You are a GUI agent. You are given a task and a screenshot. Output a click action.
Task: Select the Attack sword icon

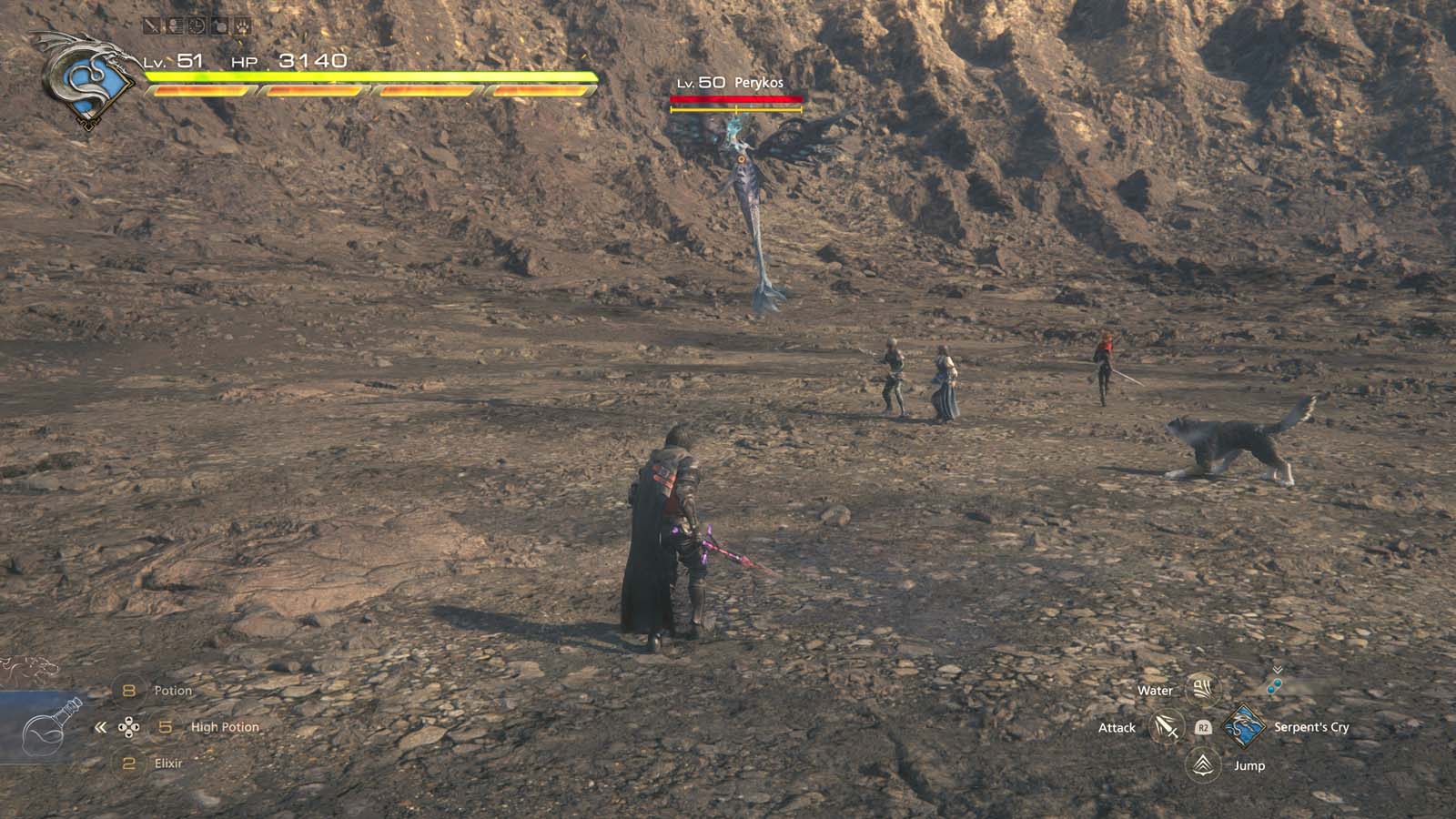pyautogui.click(x=1165, y=727)
